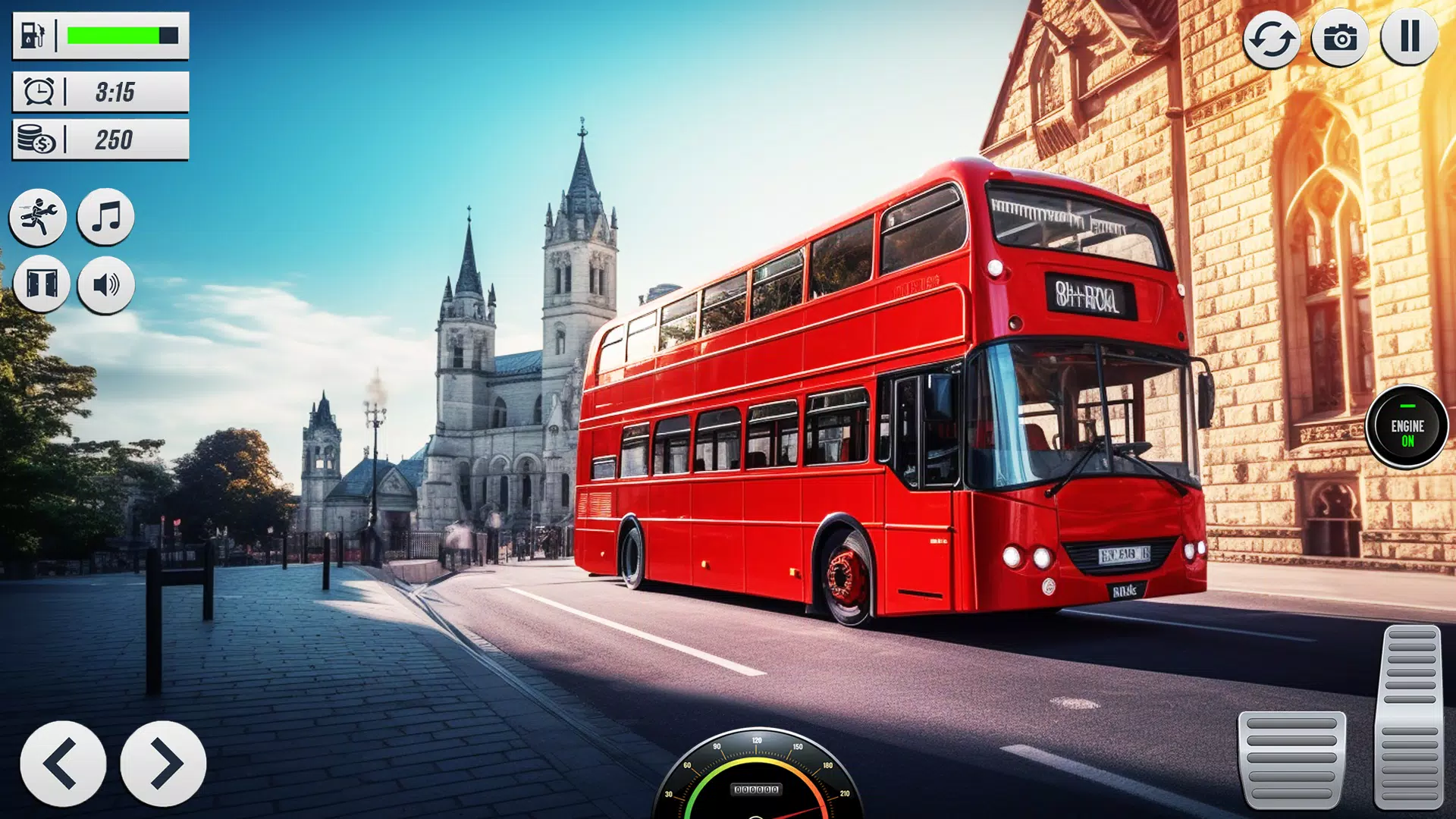
Task: Mute the in-game music
Action: tap(106, 218)
